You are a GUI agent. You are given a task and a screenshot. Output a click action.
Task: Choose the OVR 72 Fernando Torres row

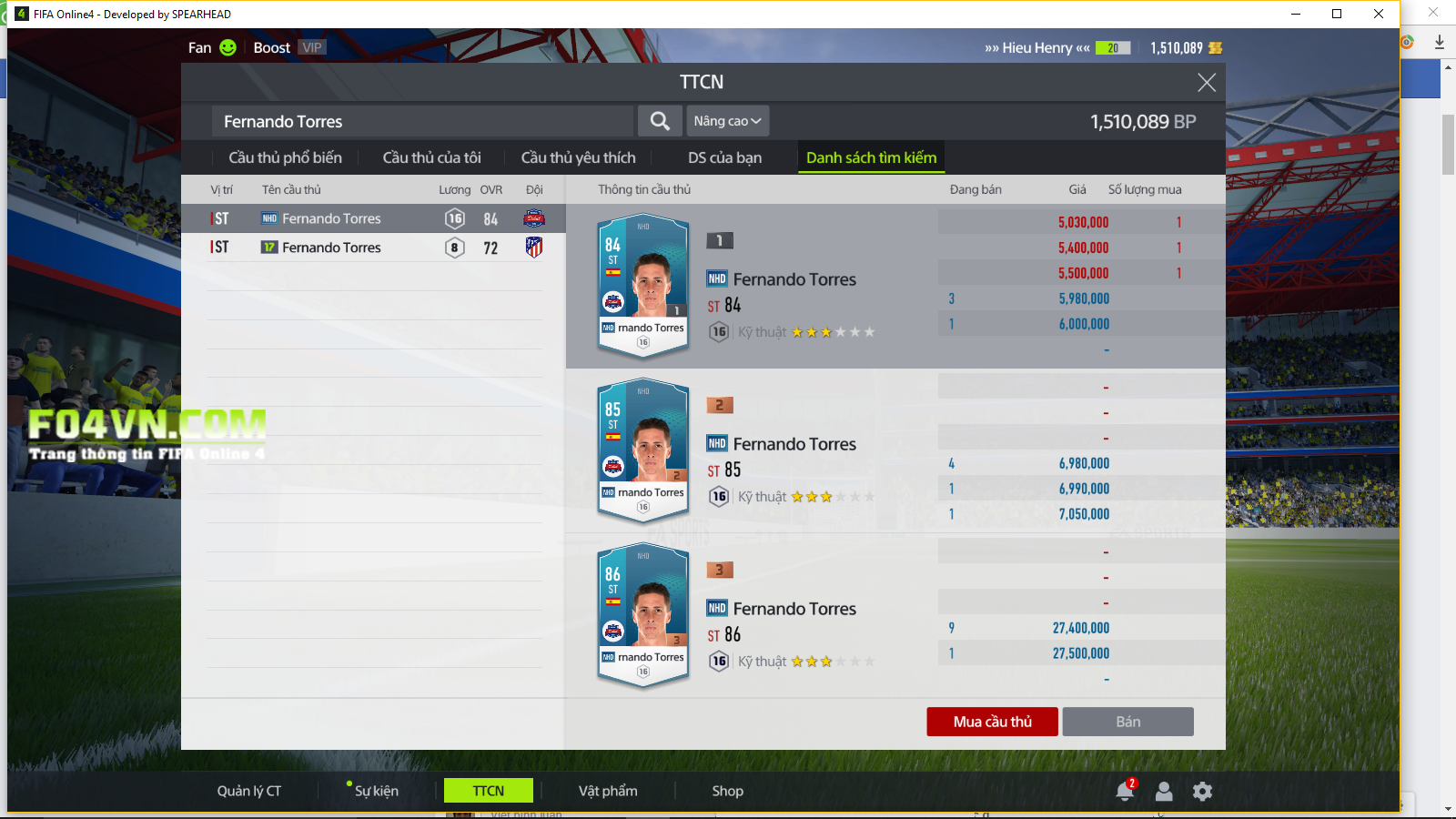(x=373, y=248)
